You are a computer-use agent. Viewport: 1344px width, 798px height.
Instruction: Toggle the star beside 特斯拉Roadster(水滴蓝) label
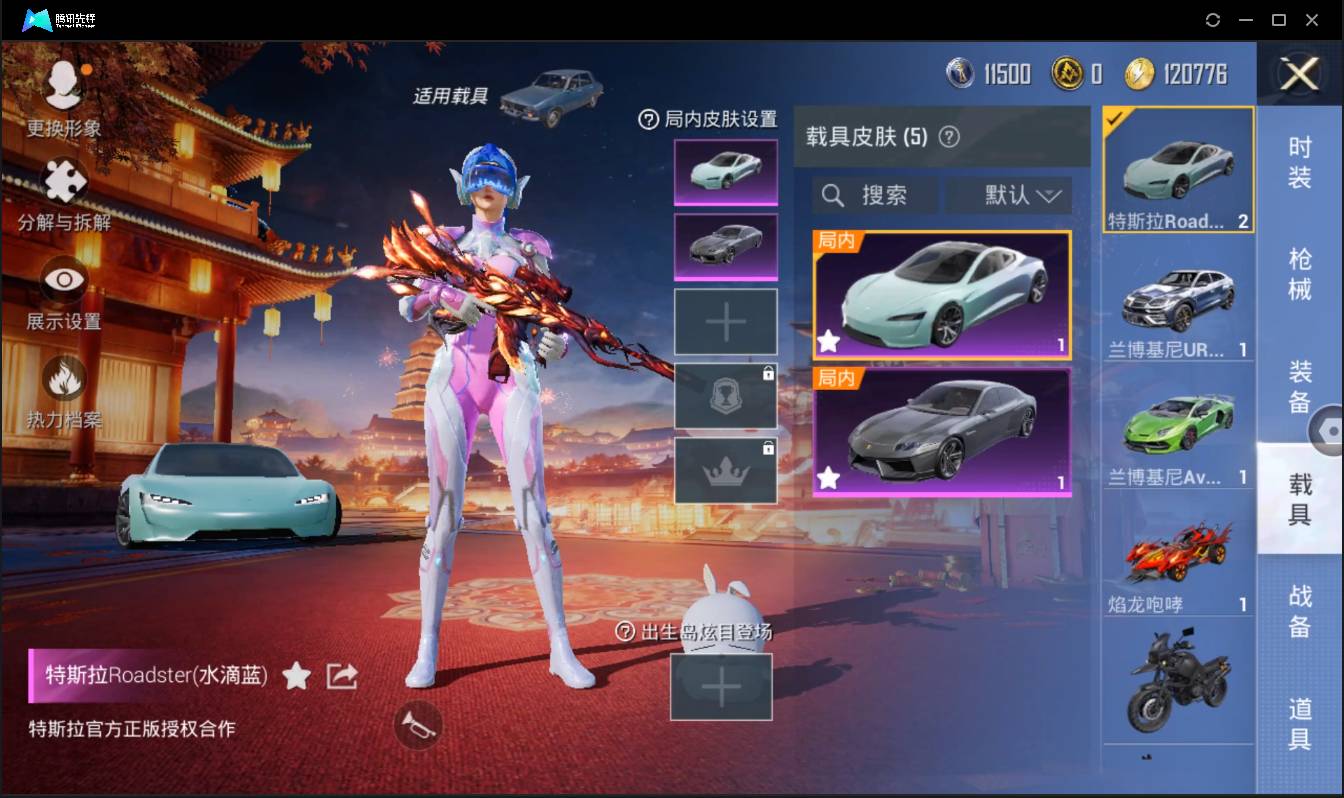tap(297, 676)
